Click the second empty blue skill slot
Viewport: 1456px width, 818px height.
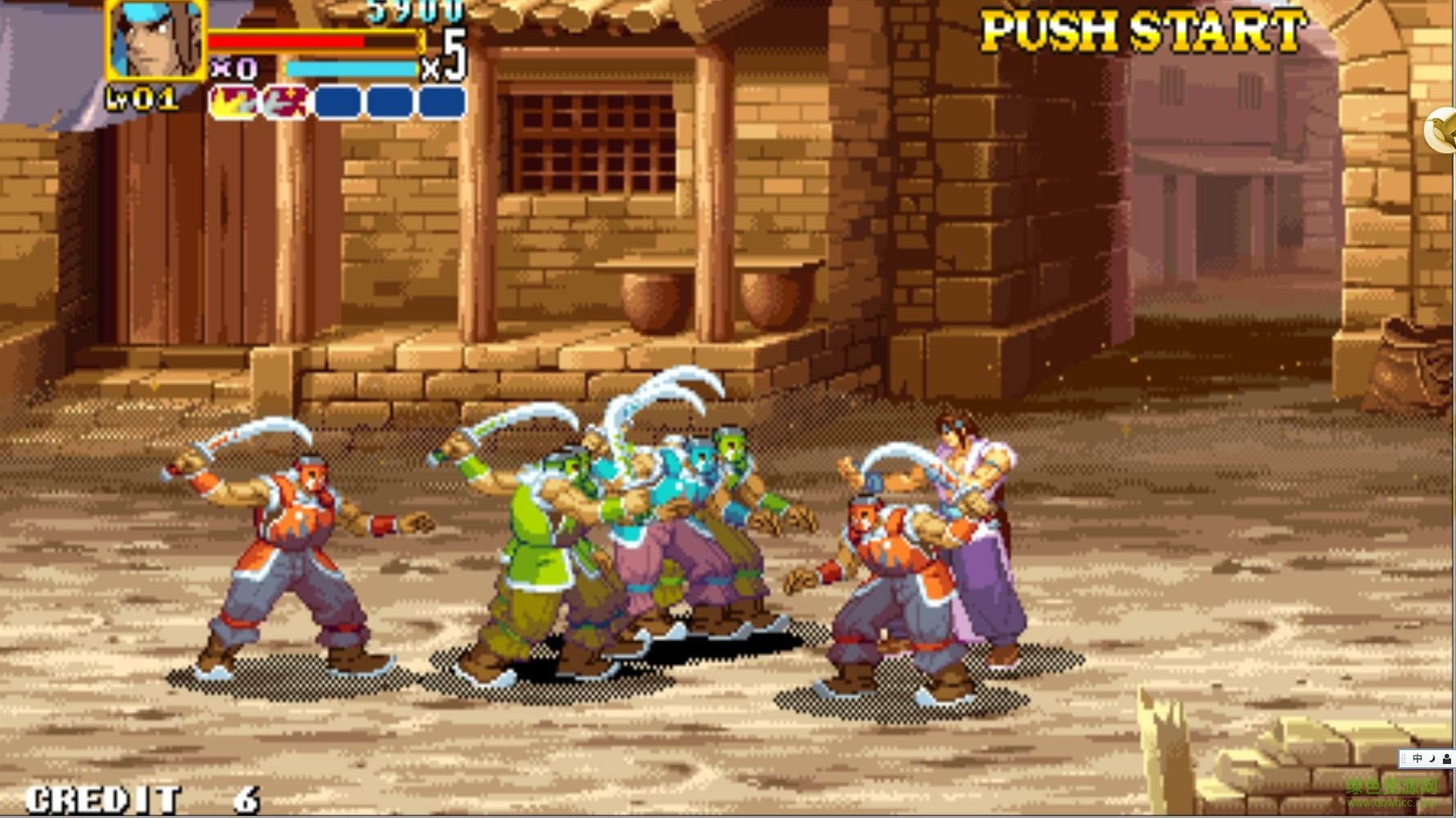390,101
